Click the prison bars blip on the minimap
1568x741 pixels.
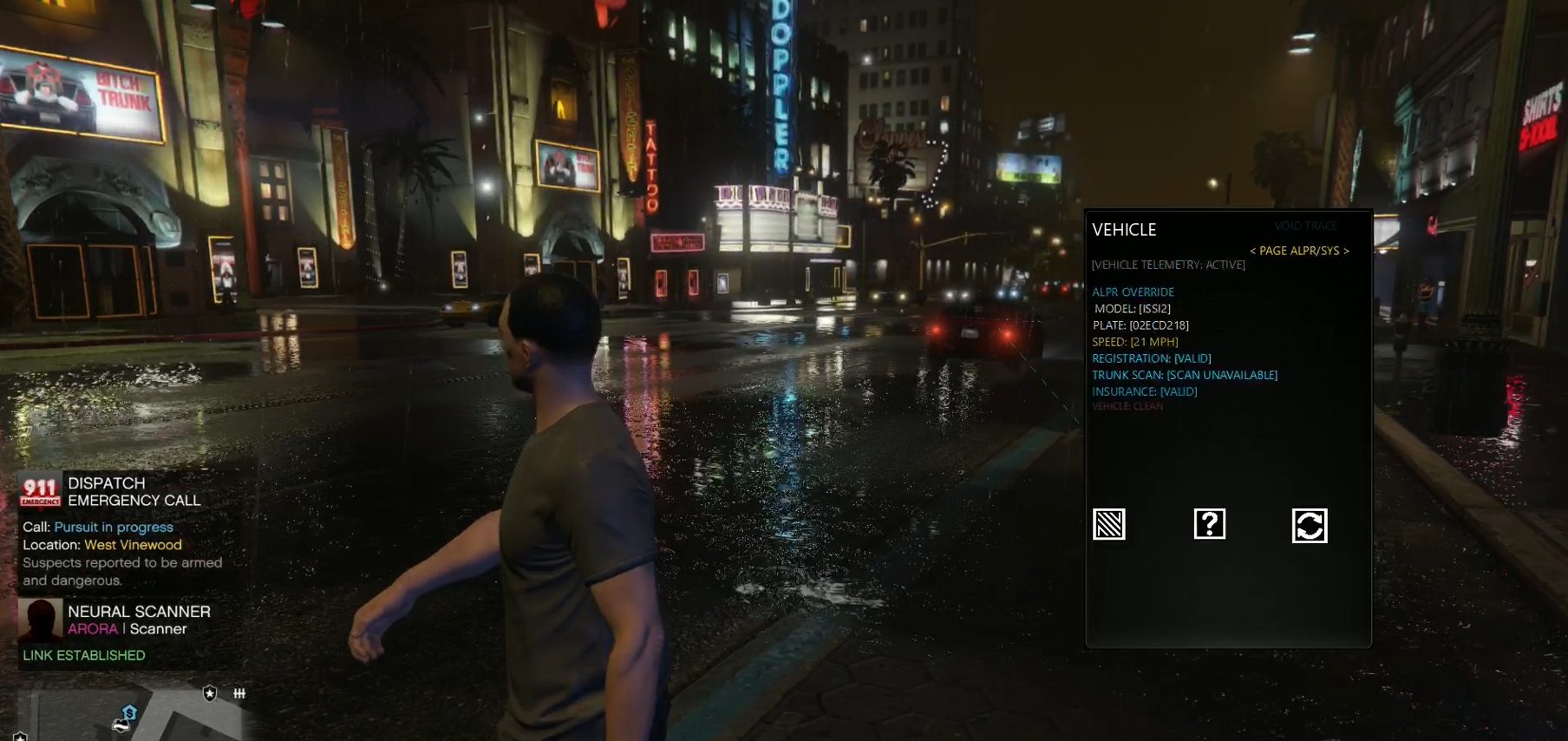239,692
